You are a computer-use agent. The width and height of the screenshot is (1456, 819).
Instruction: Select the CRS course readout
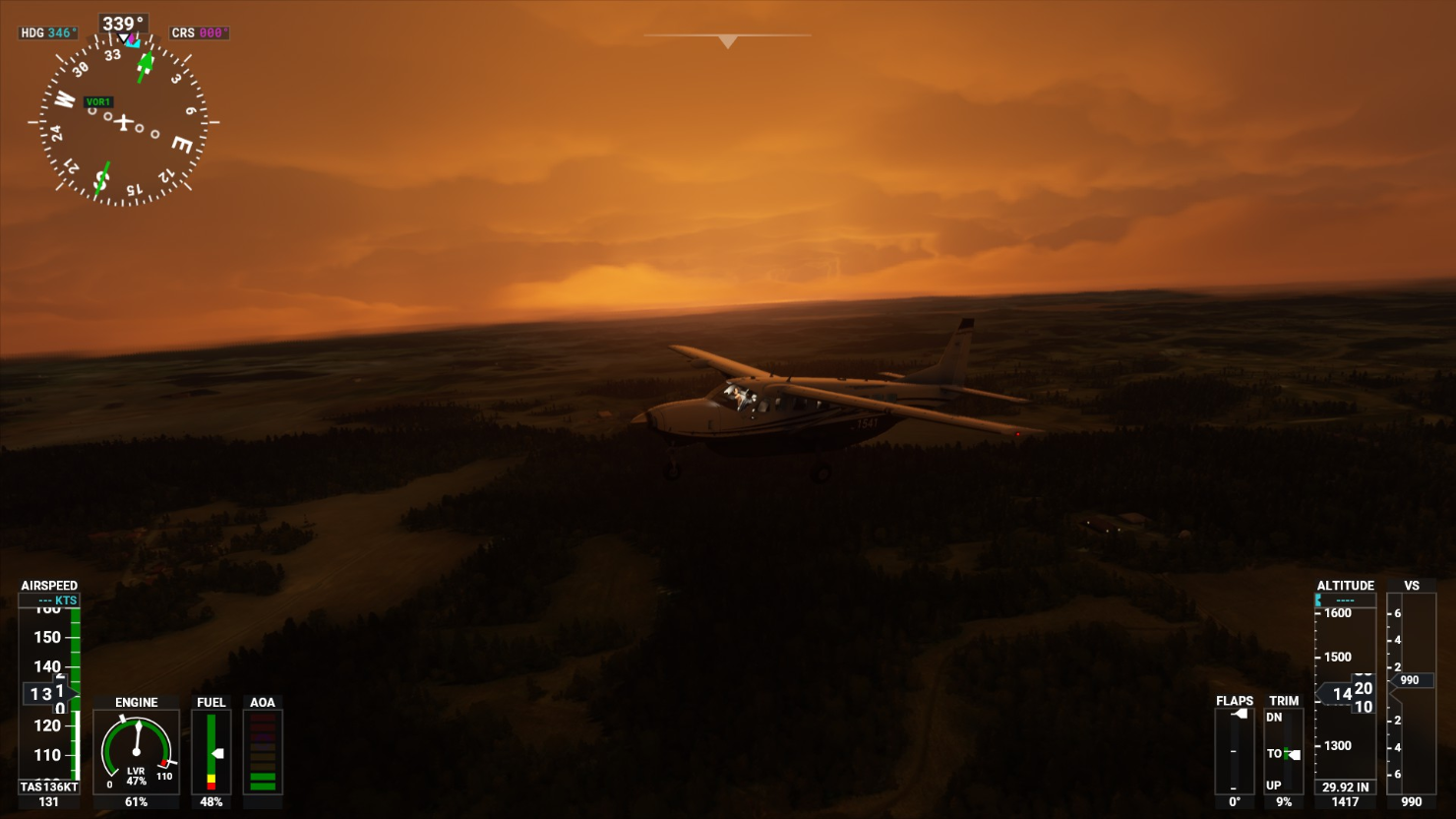[200, 32]
